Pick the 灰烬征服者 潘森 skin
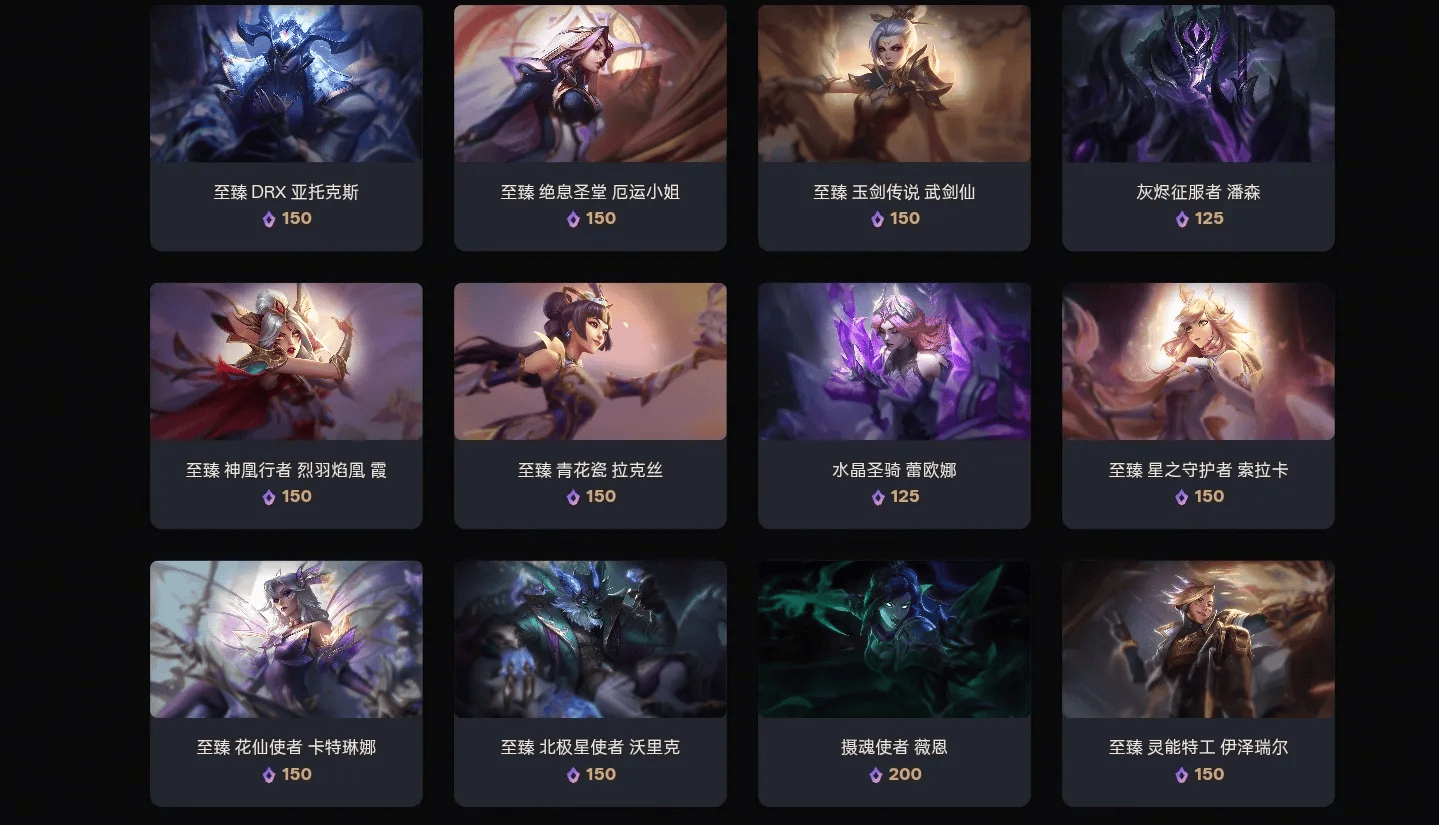This screenshot has width=1439, height=825. pyautogui.click(x=1198, y=127)
